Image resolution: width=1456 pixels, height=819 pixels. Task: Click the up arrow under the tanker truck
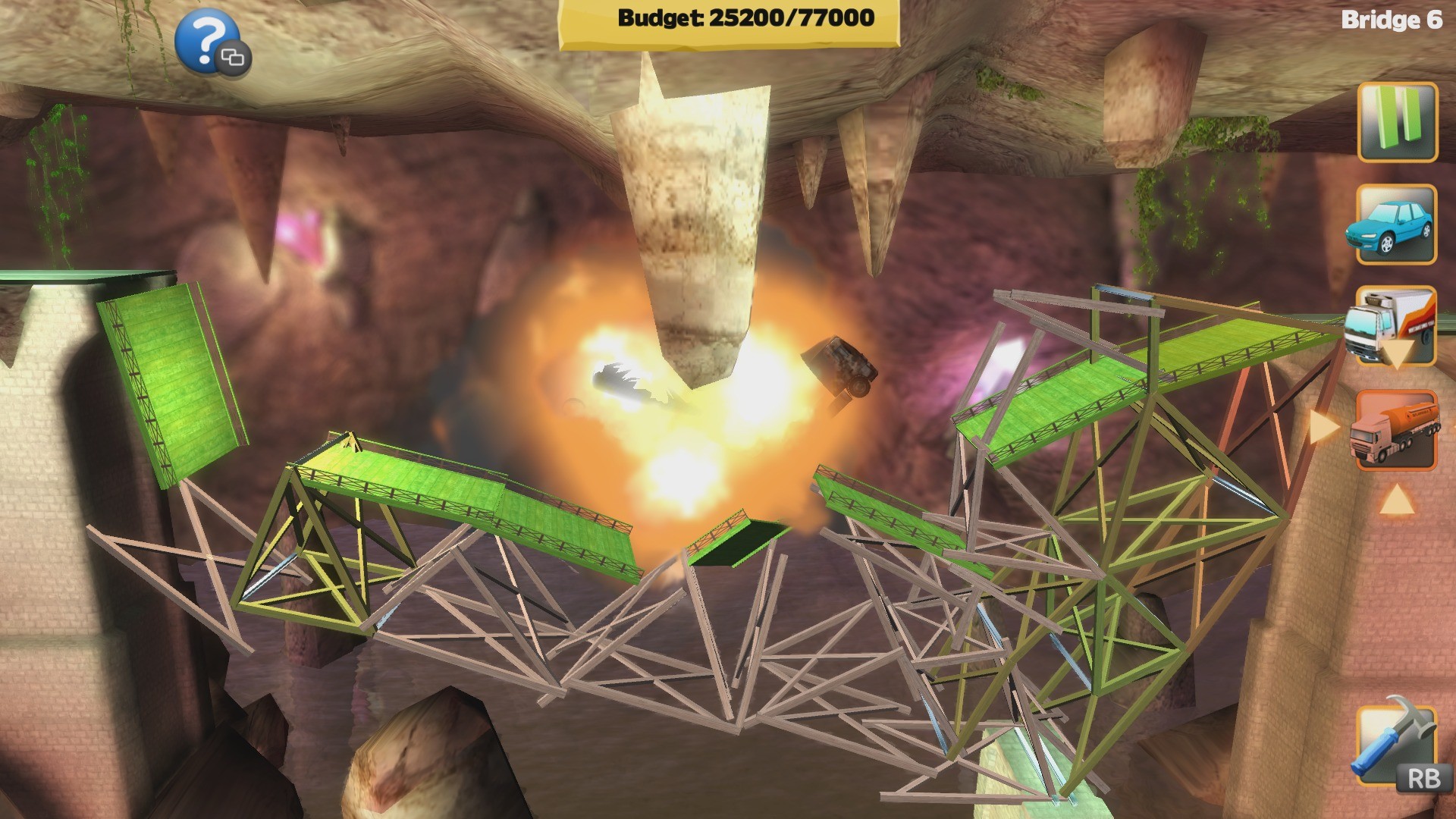(1399, 499)
